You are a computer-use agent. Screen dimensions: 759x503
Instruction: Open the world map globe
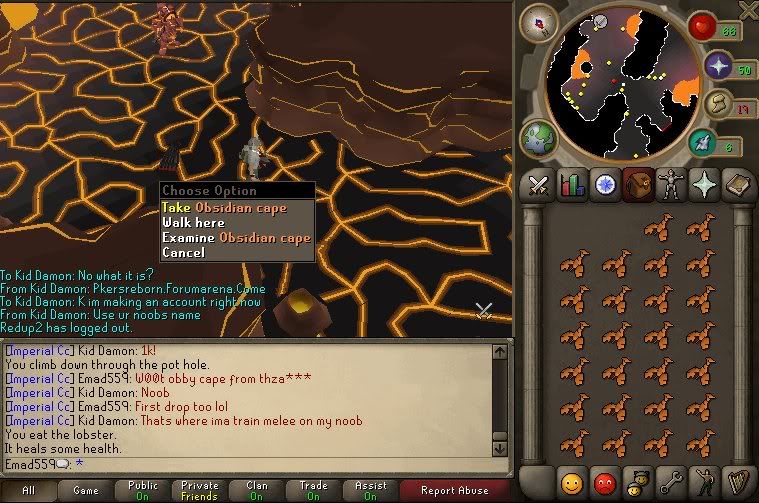(540, 137)
